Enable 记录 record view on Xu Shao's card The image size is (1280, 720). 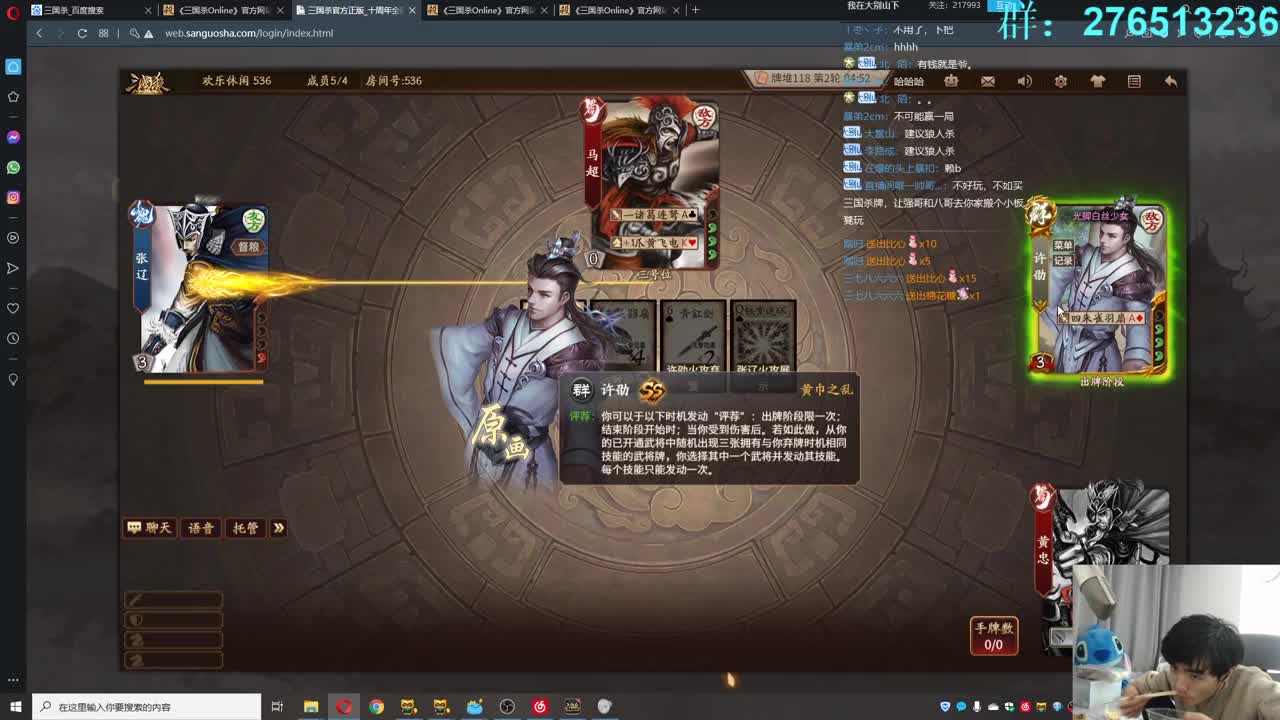click(1063, 258)
